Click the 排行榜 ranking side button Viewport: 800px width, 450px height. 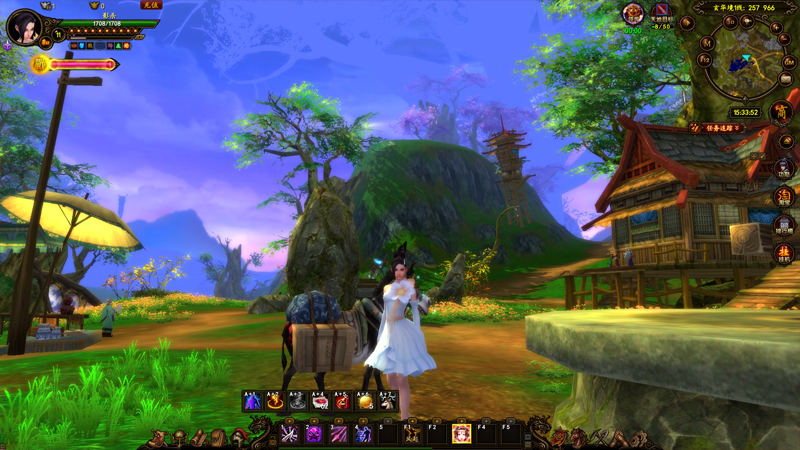click(x=784, y=225)
